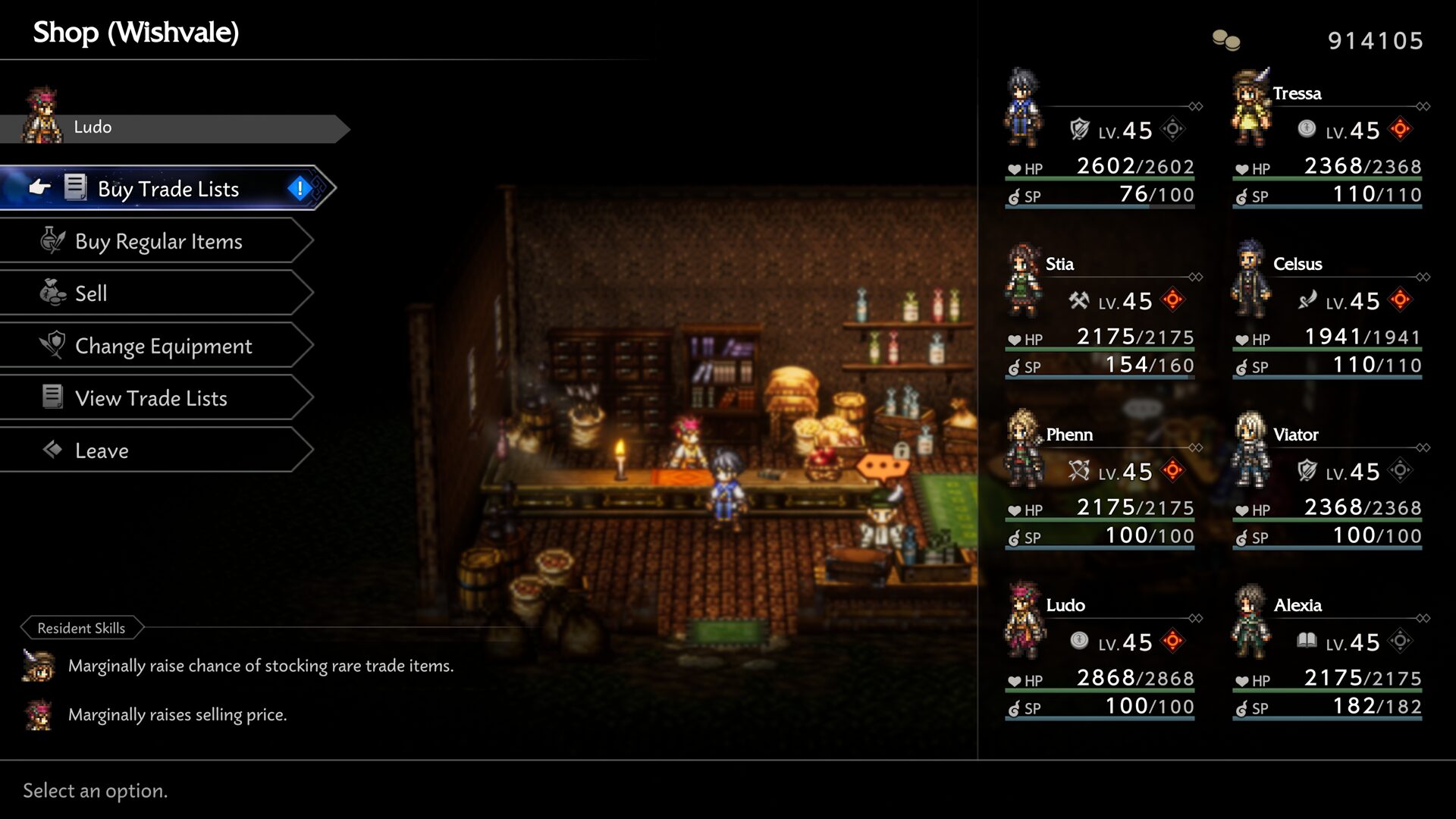Select the Leave menu option

[101, 450]
